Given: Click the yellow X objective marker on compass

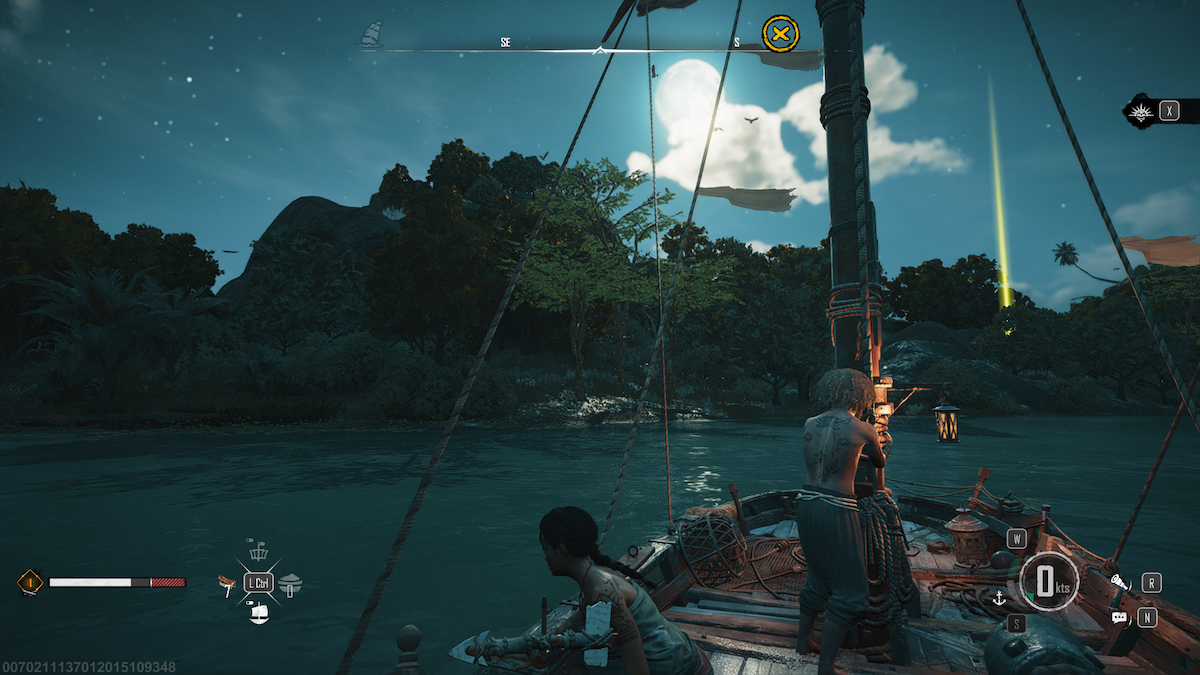Looking at the screenshot, I should click(x=780, y=34).
